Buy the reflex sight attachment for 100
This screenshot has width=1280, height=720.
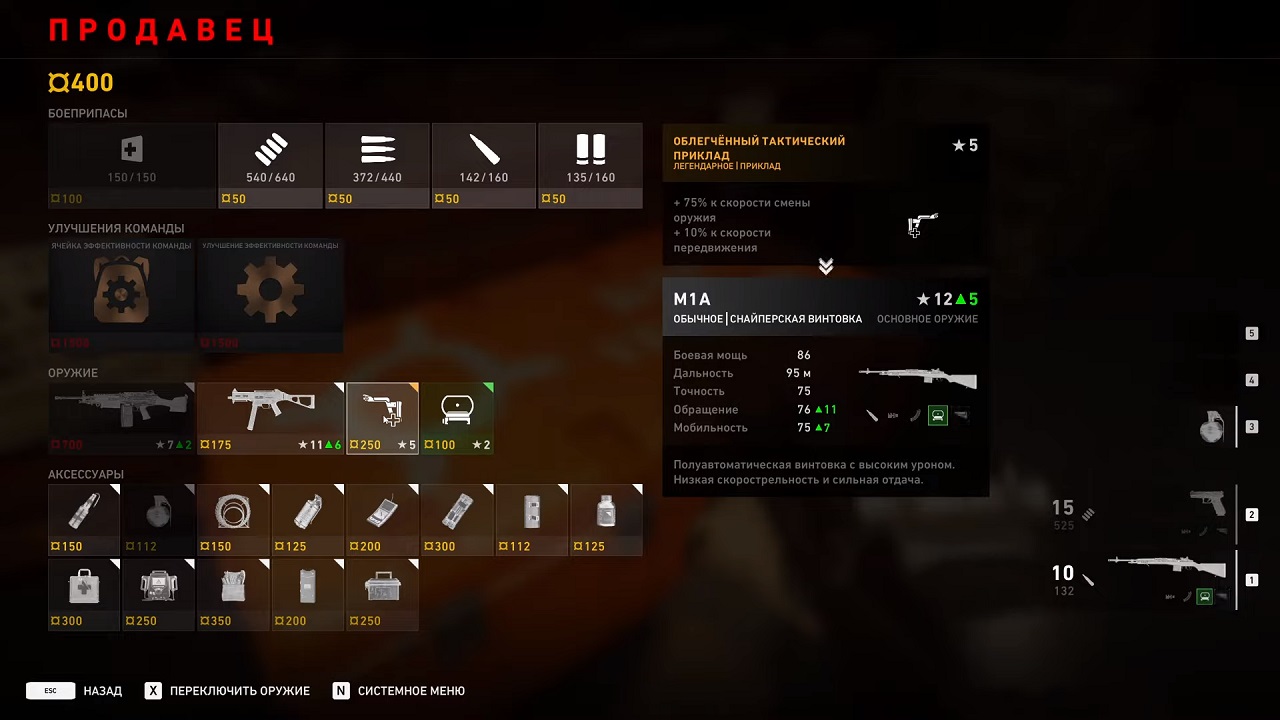pos(457,418)
